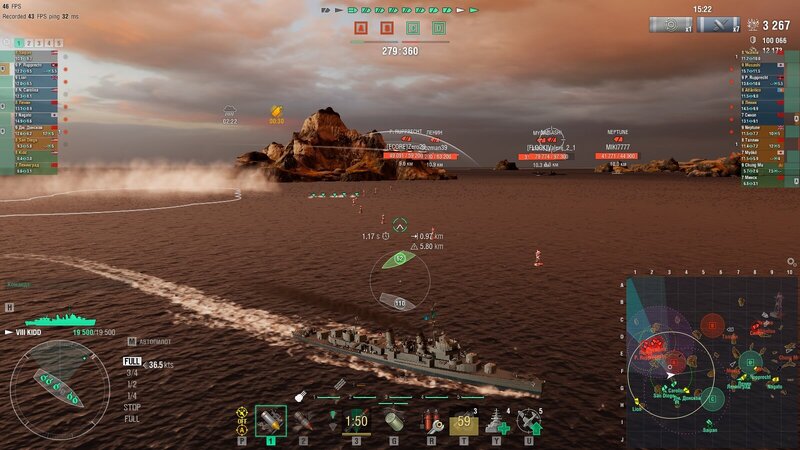The width and height of the screenshot is (800, 450).
Task: Activate the smoke generator consumable
Action: 394,421
